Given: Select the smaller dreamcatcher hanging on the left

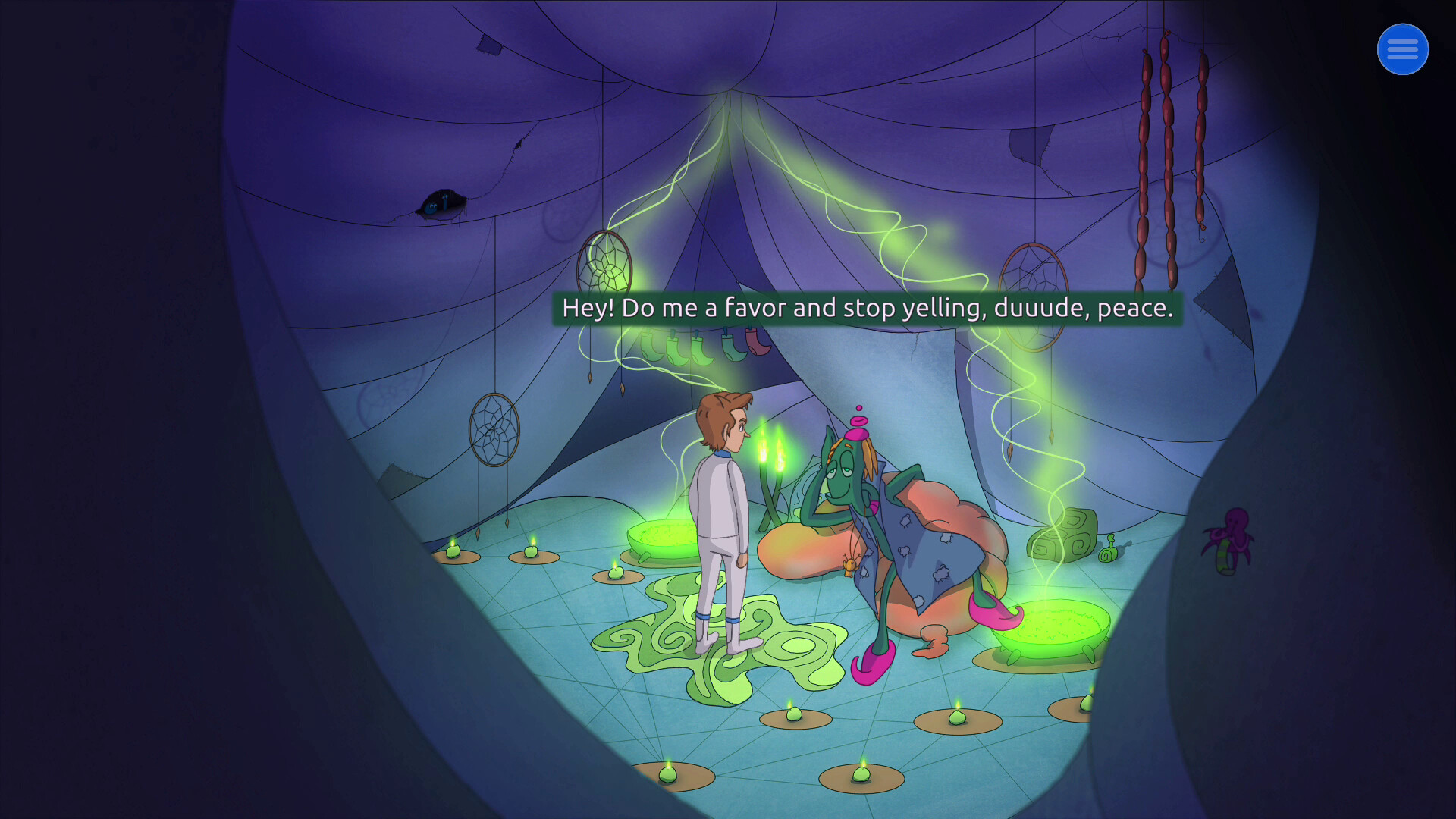Looking at the screenshot, I should click(494, 428).
